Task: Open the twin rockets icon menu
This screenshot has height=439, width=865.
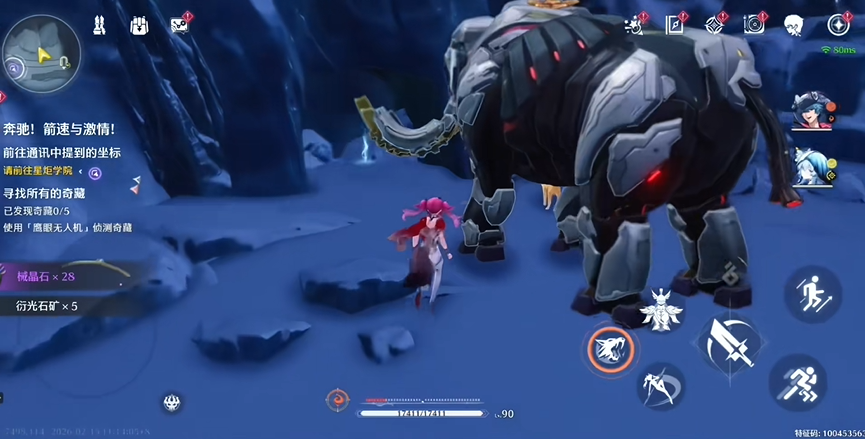Action: click(x=101, y=24)
